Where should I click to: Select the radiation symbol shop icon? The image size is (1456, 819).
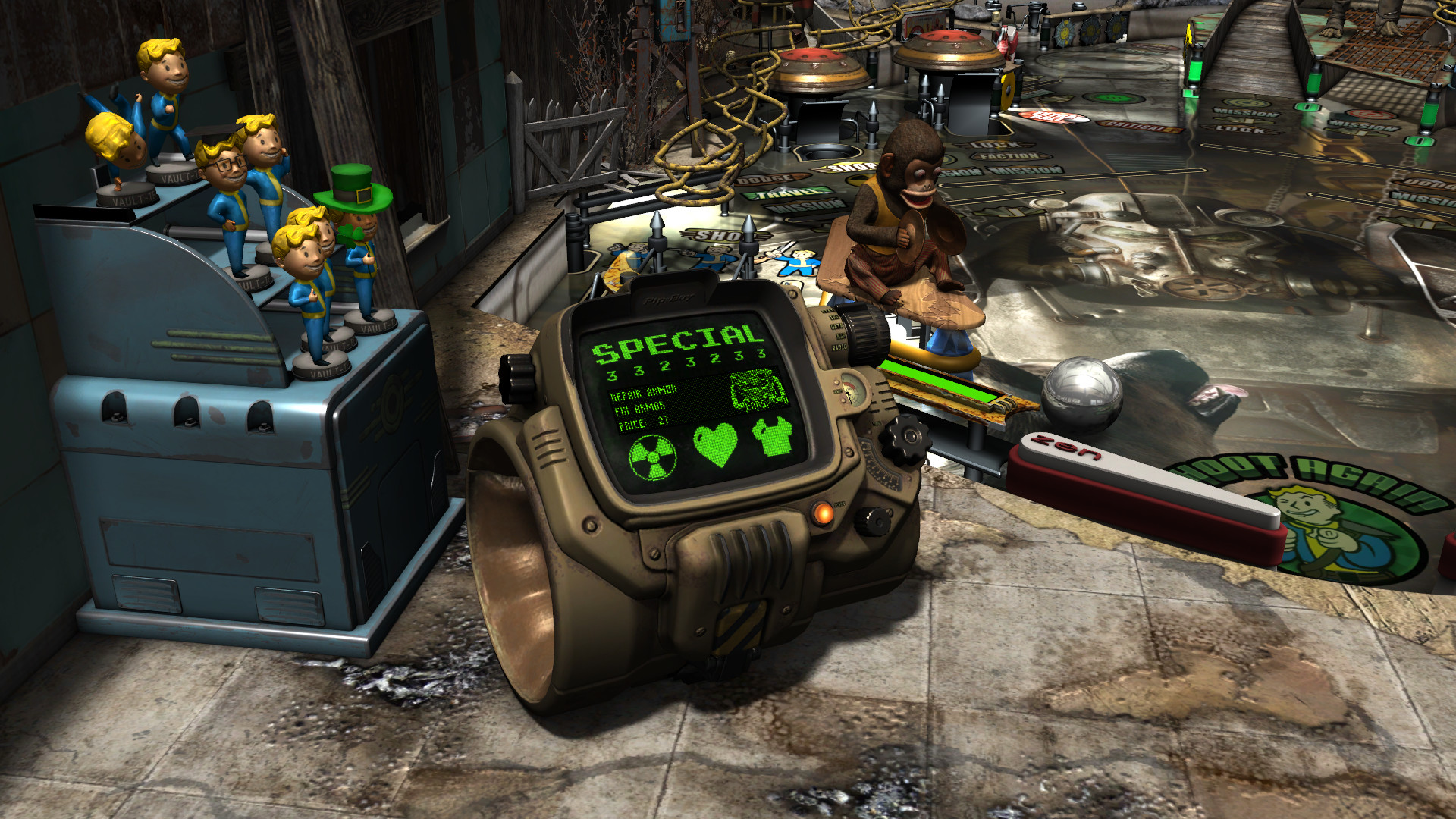(652, 458)
